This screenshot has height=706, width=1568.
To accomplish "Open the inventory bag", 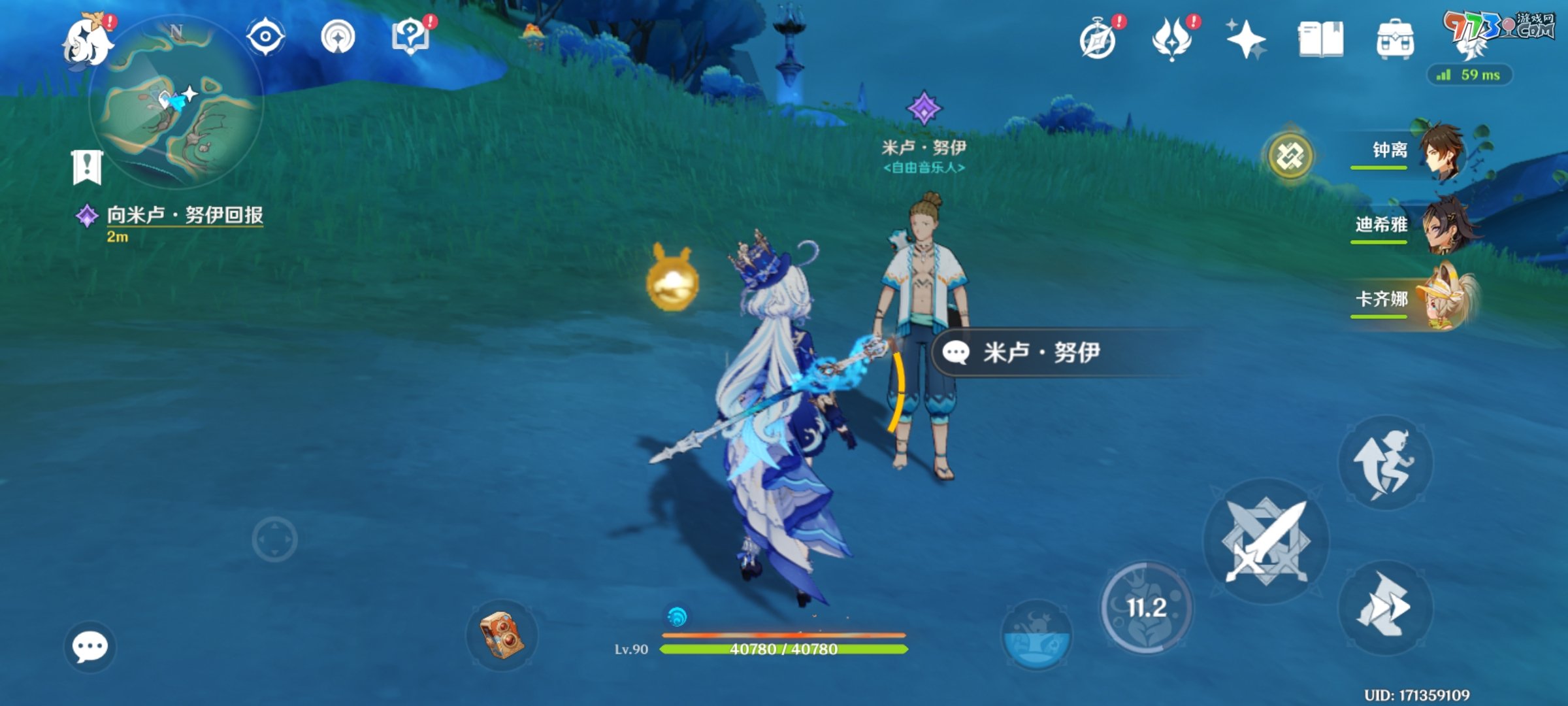I will point(1396,41).
